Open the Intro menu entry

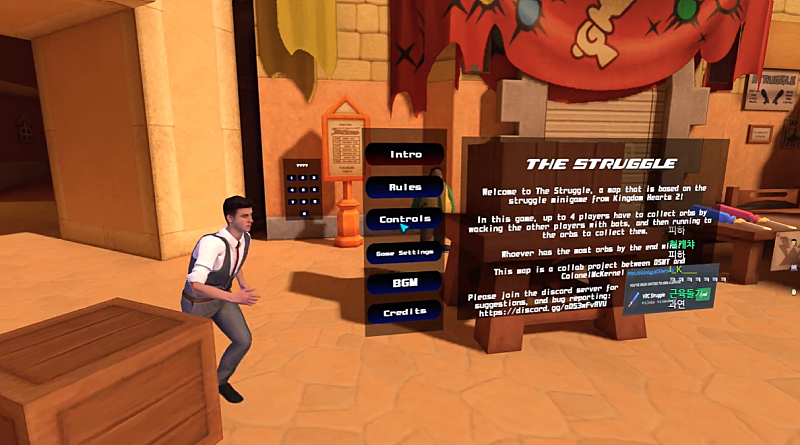tap(405, 154)
